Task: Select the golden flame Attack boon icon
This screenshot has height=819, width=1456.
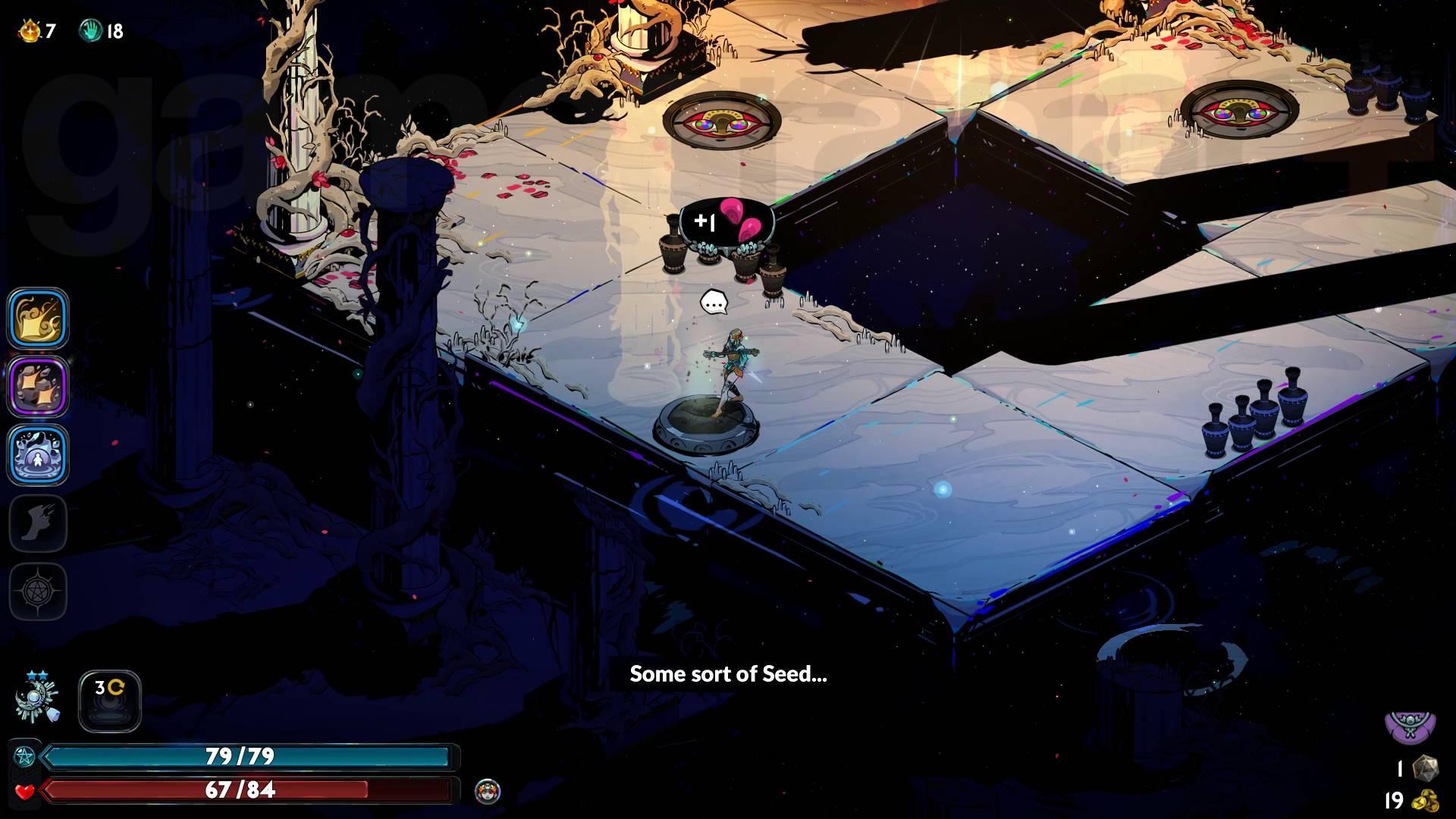Action: (38, 318)
